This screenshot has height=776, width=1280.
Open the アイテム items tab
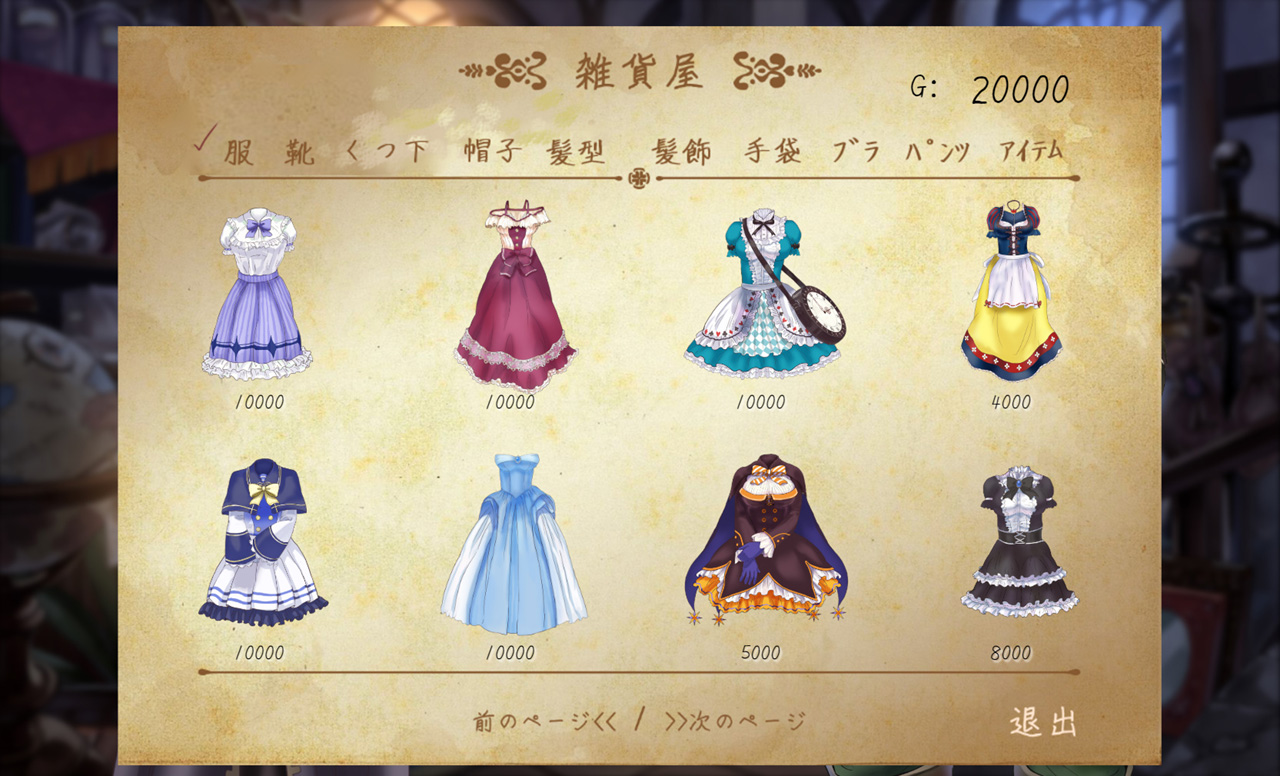1031,152
